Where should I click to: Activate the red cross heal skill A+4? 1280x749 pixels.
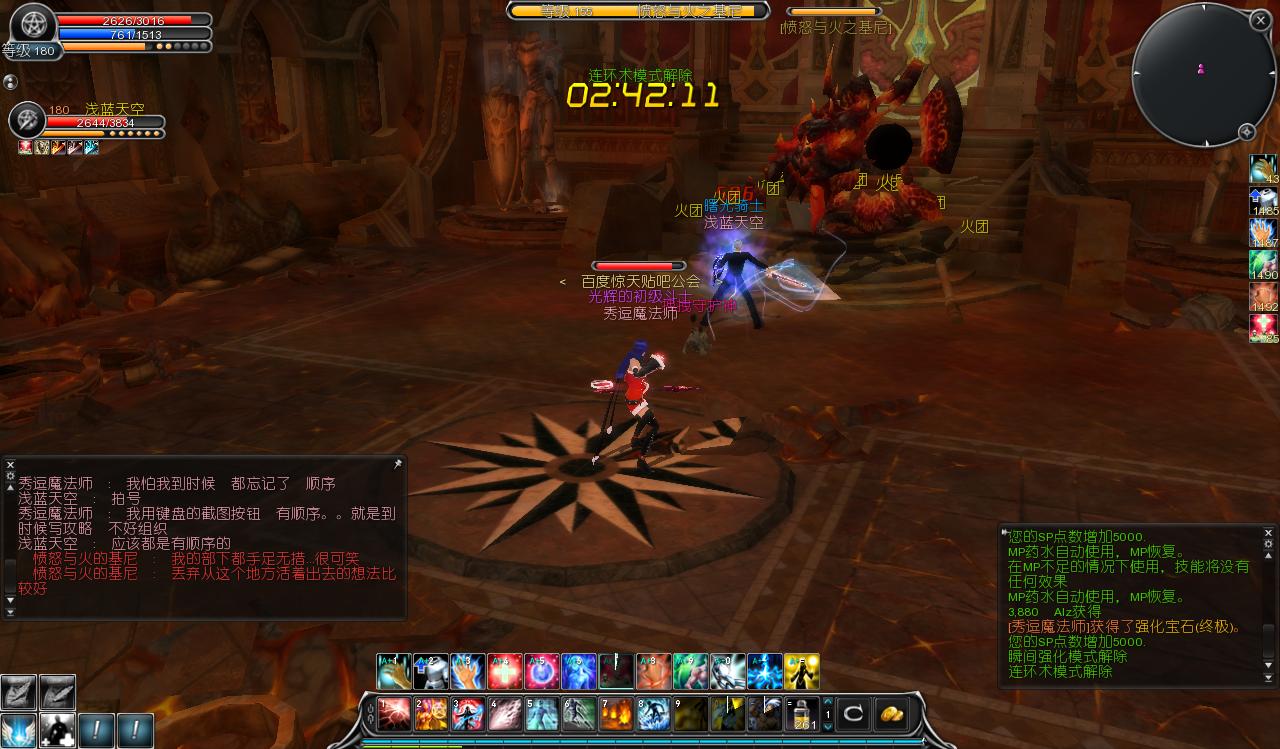click(506, 672)
